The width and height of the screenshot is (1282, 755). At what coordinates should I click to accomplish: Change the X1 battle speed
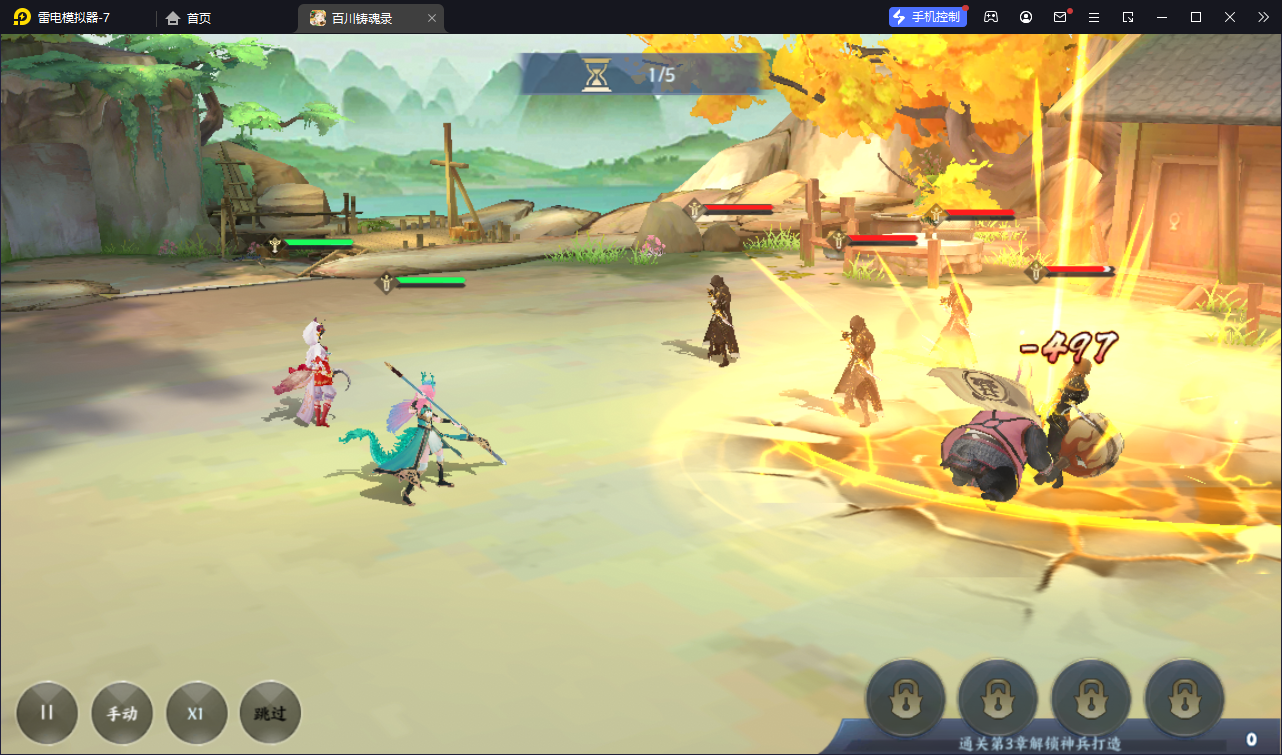196,713
